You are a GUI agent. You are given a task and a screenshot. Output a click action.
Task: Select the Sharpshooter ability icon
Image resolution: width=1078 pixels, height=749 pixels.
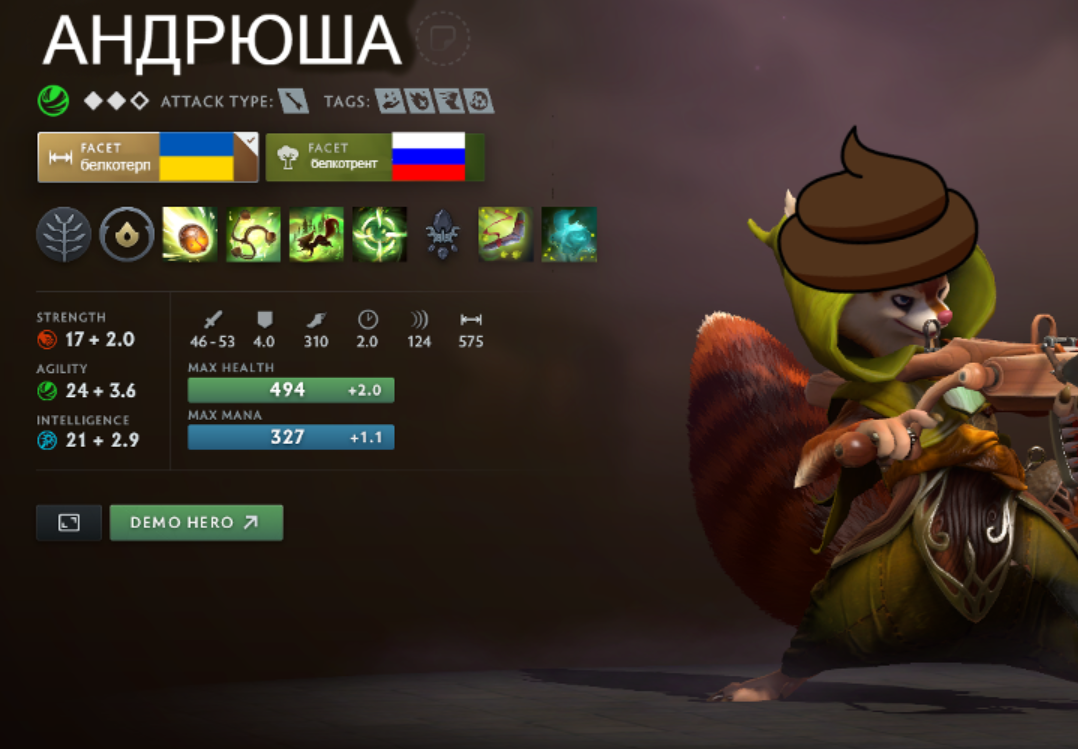tap(379, 235)
